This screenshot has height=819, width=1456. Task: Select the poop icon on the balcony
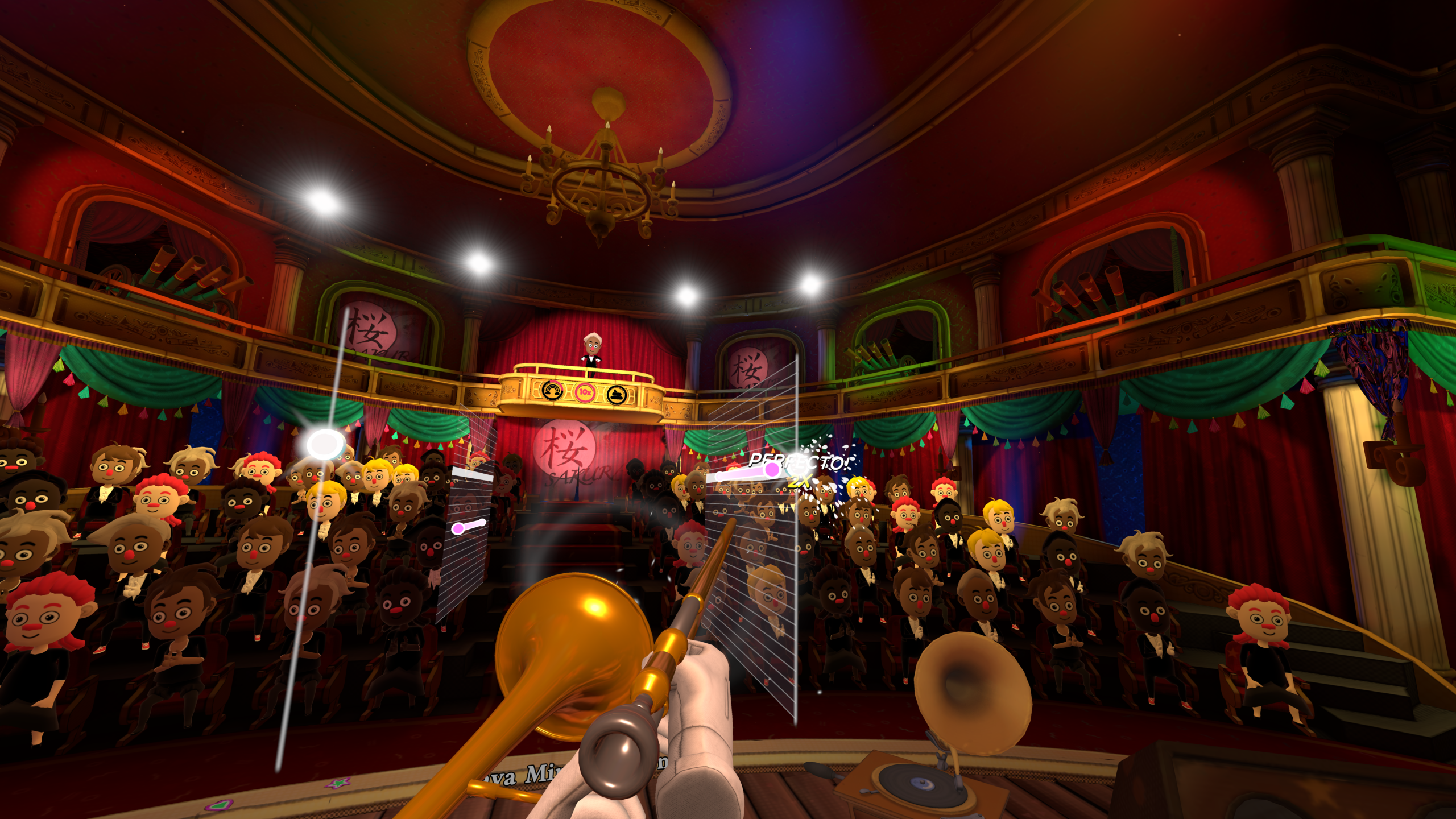[617, 394]
